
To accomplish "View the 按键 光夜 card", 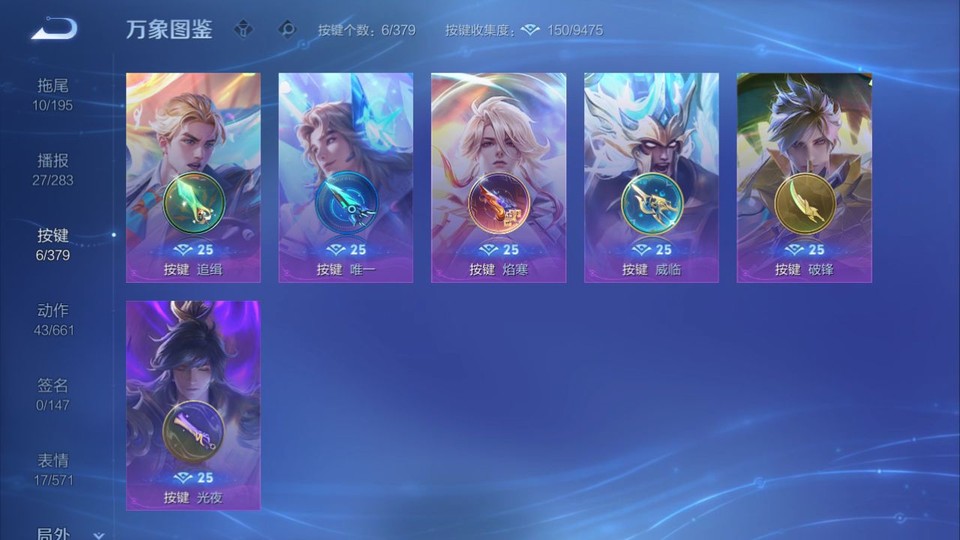I will click(x=193, y=405).
